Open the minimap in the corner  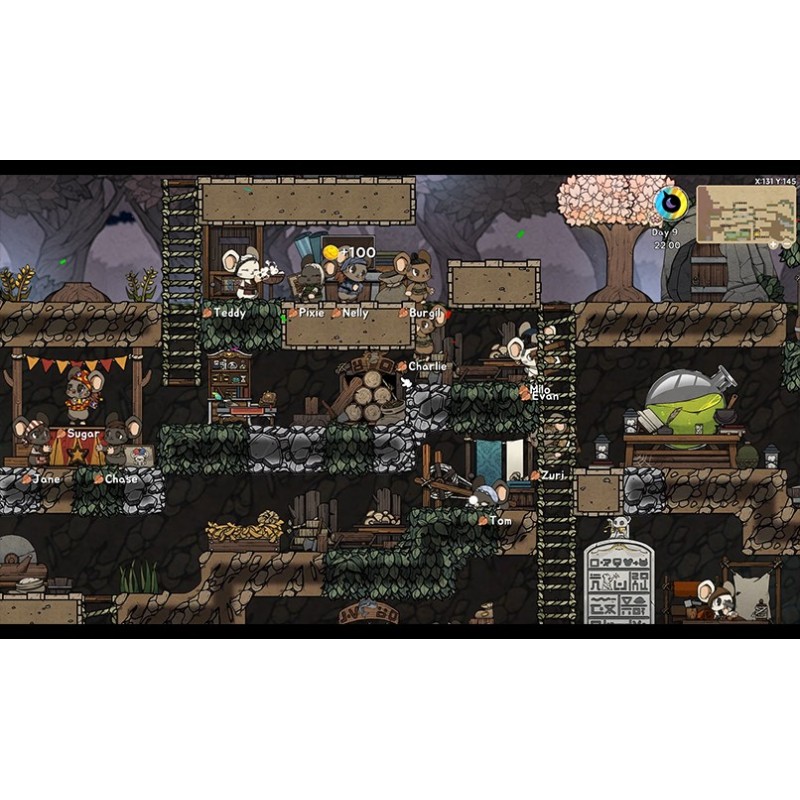745,213
